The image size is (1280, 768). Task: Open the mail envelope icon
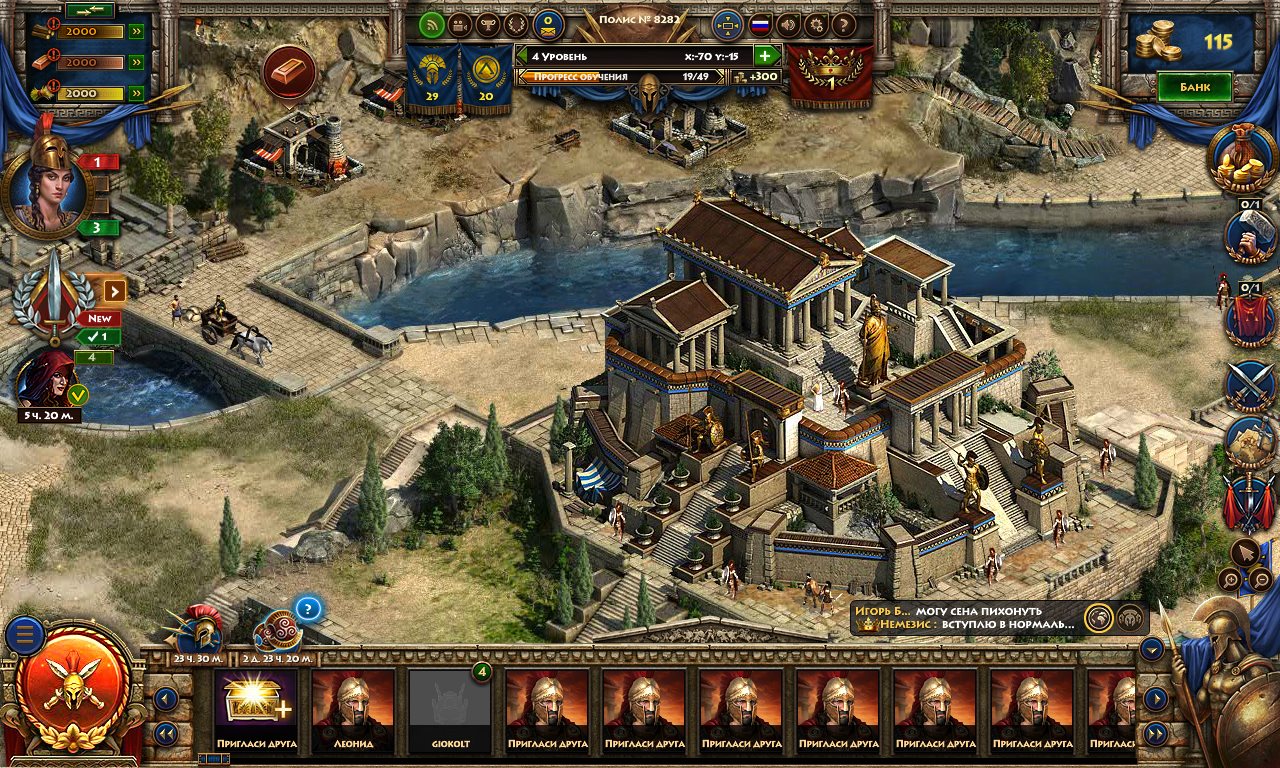pyautogui.click(x=547, y=24)
